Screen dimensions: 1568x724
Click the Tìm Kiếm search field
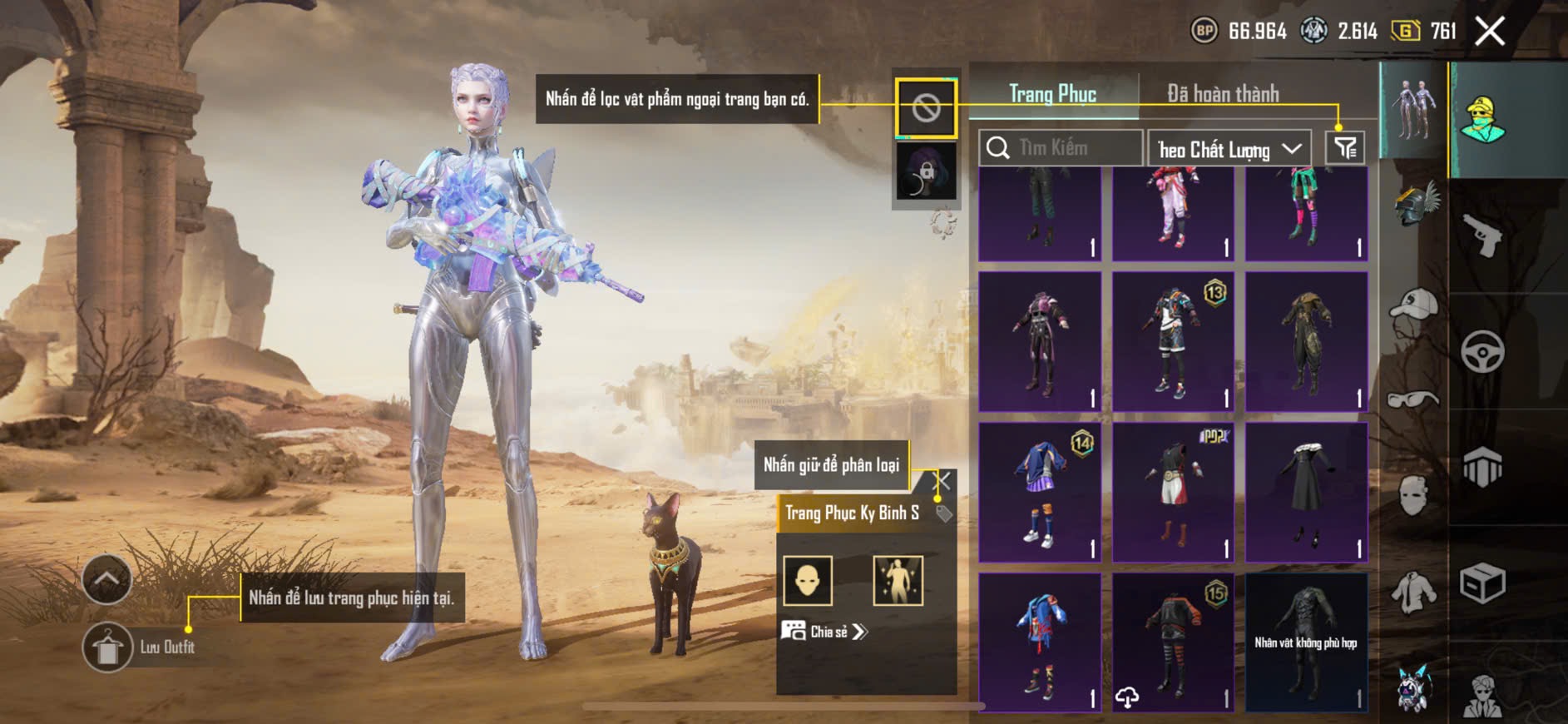(x=1061, y=148)
